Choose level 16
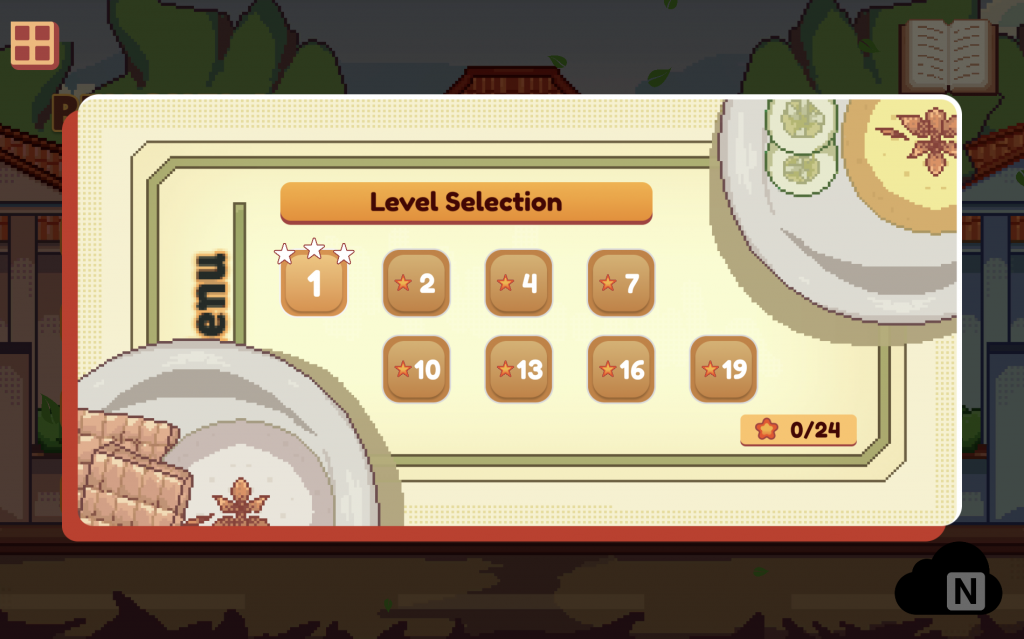The height and width of the screenshot is (639, 1024). 620,370
